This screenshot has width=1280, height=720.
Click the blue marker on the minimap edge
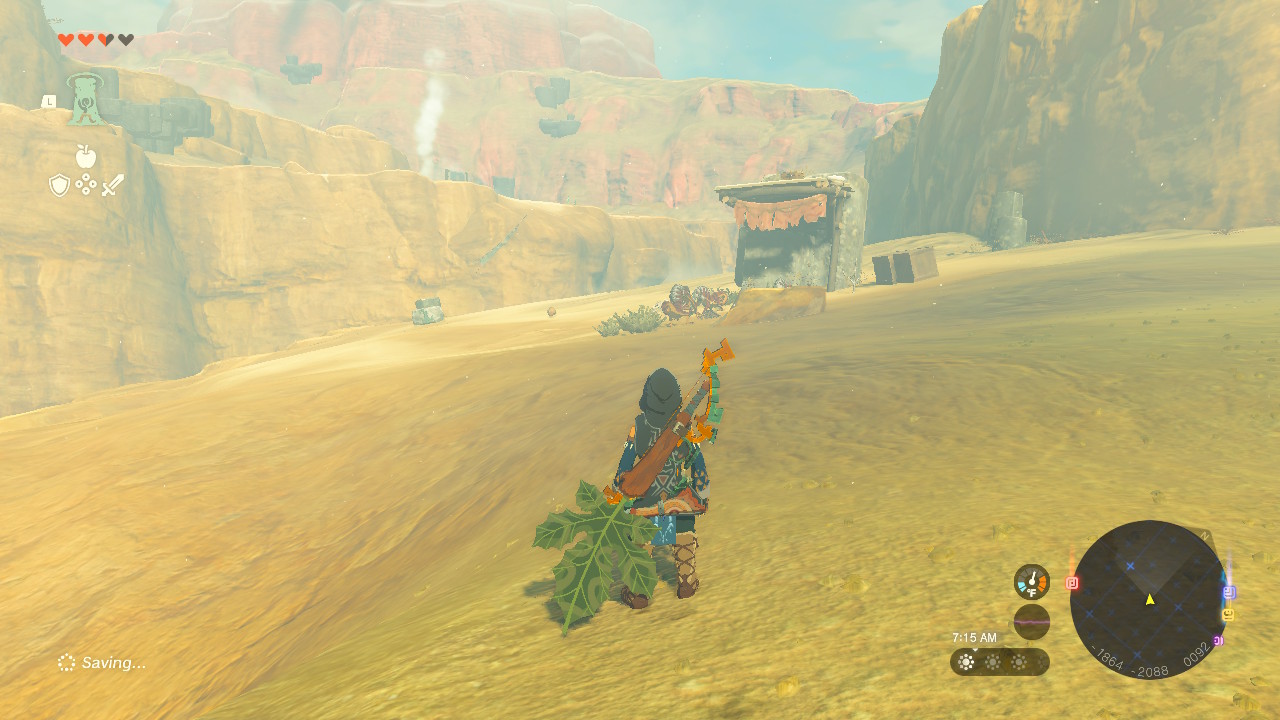(x=1229, y=591)
